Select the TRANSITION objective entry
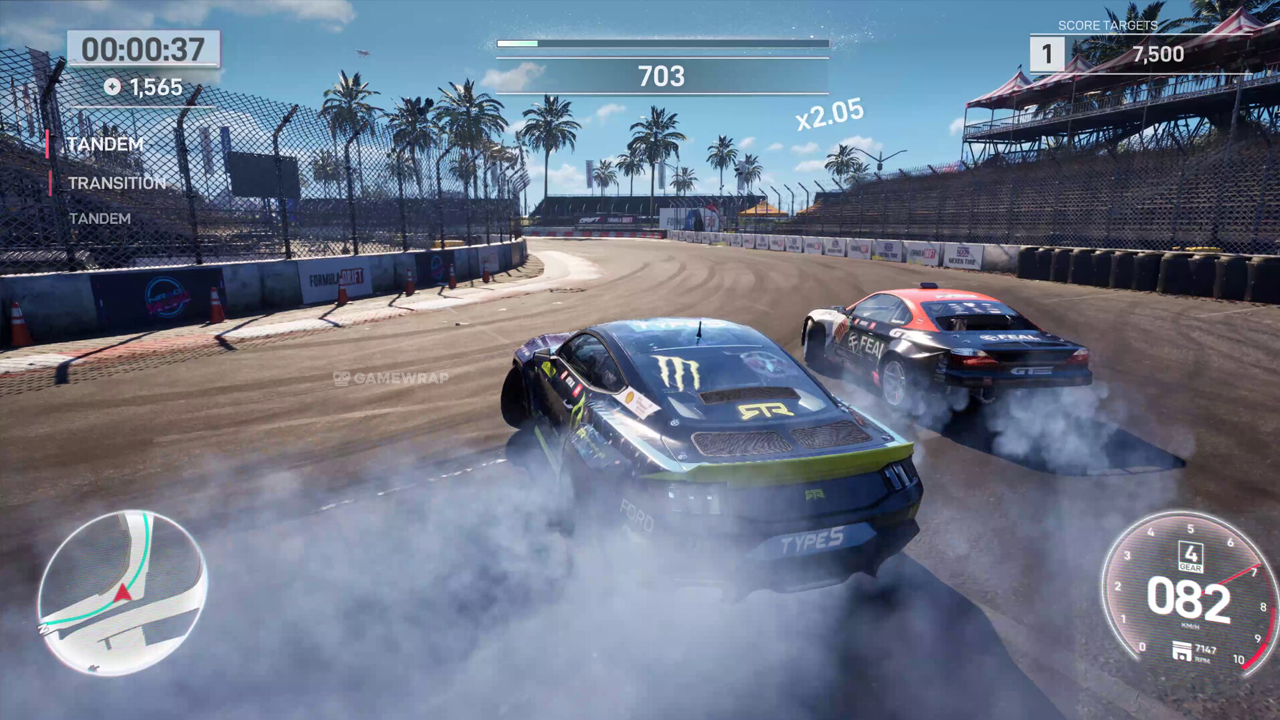This screenshot has width=1280, height=720. coord(117,183)
